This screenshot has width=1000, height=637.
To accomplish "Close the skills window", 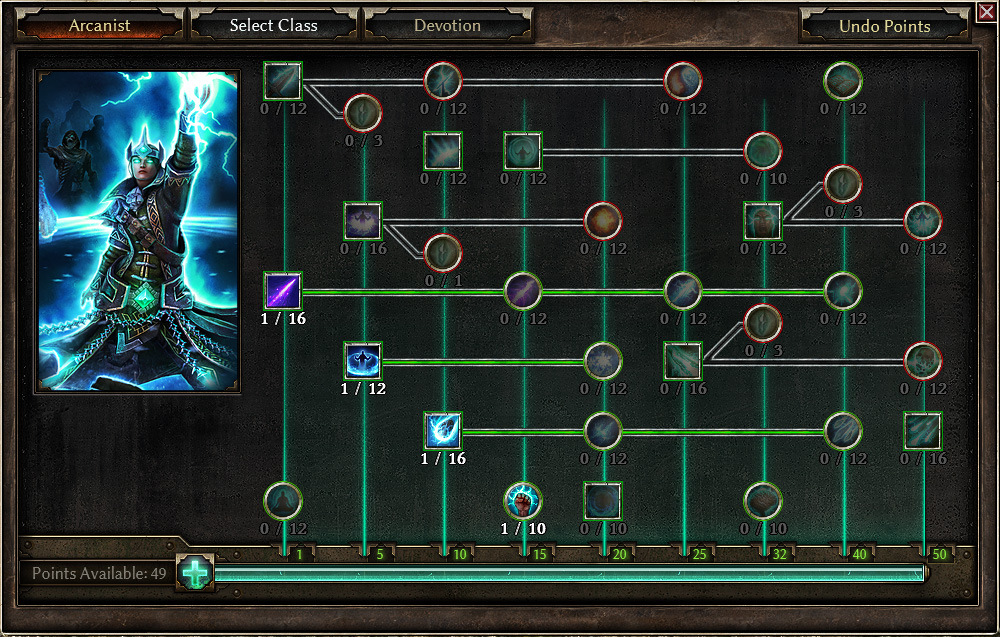I will point(987,12).
